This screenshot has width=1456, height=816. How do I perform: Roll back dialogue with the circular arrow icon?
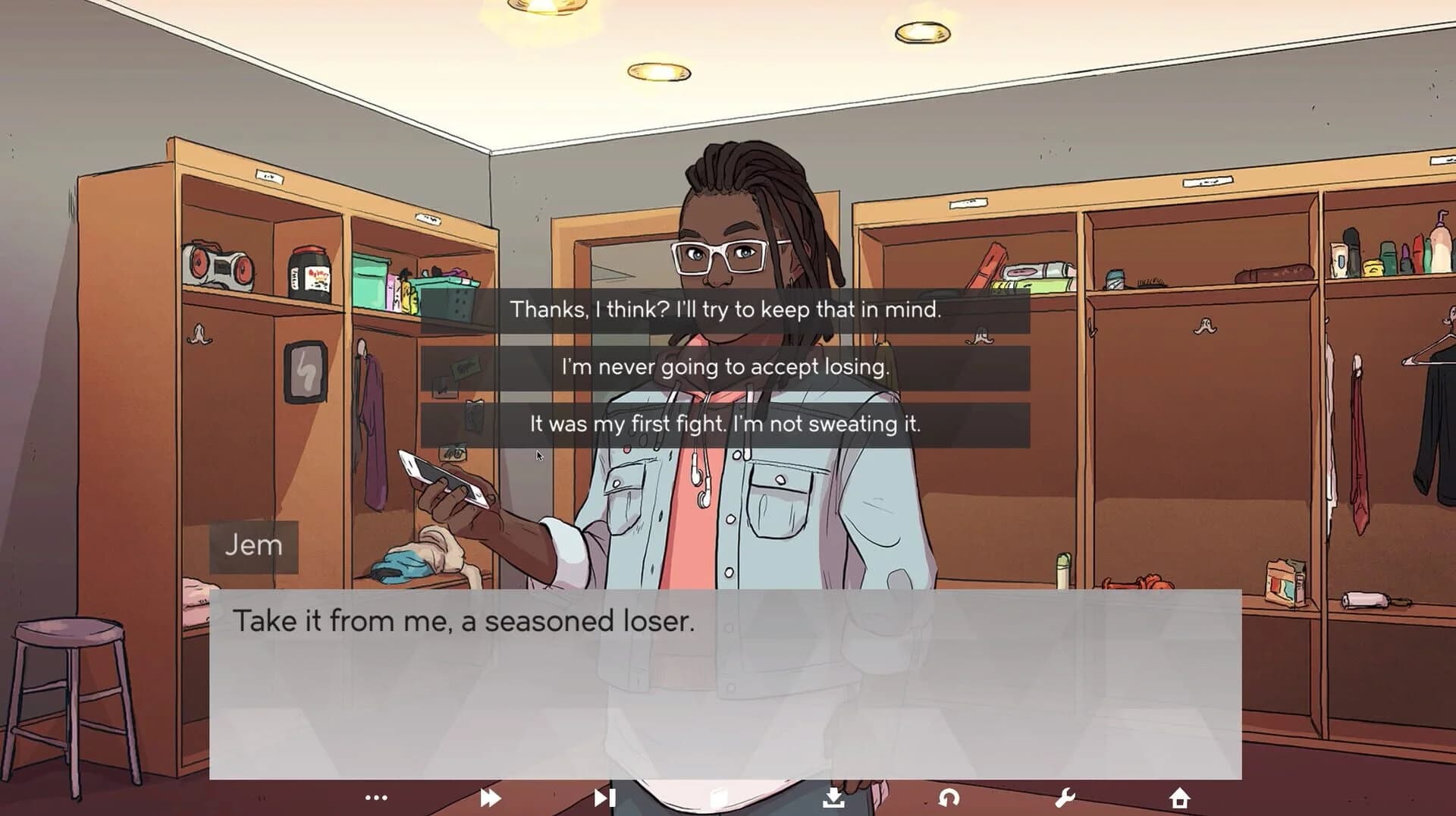950,796
